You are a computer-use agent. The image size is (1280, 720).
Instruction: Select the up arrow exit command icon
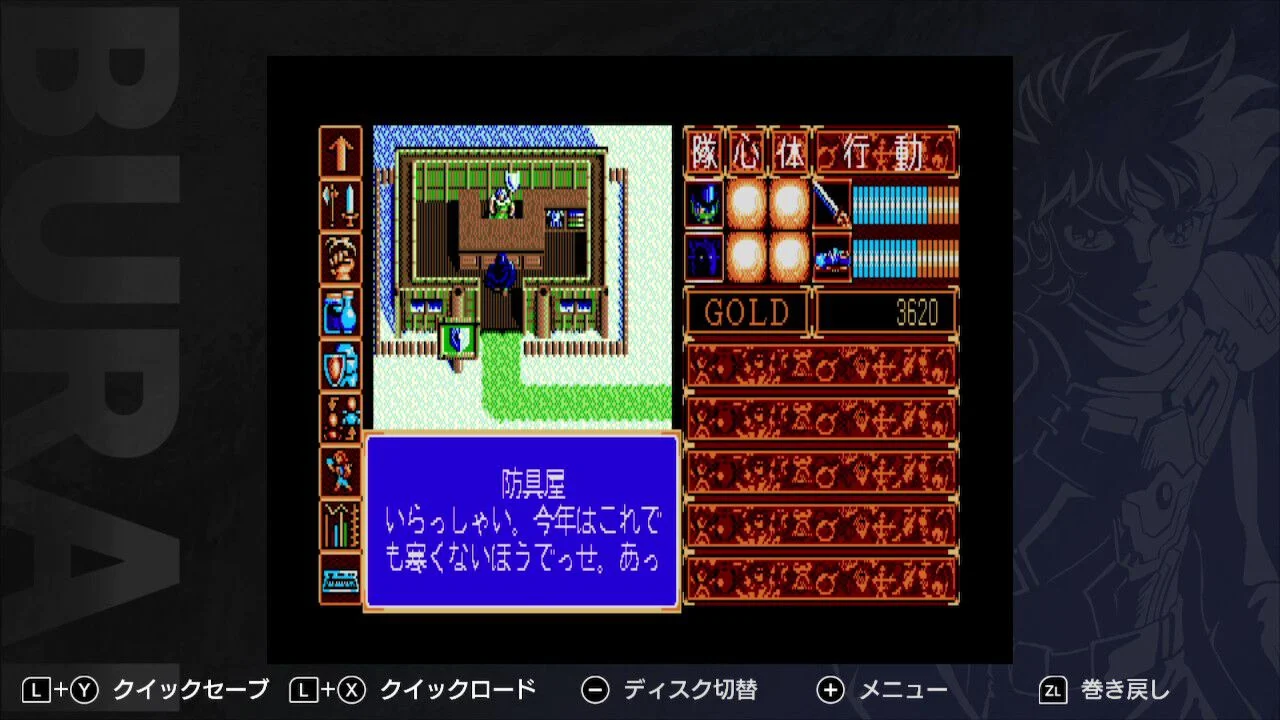click(x=340, y=150)
